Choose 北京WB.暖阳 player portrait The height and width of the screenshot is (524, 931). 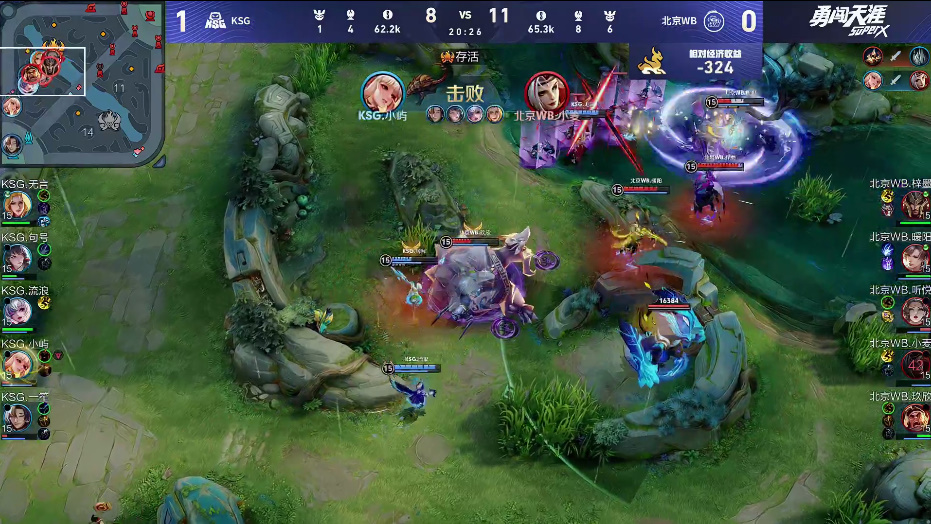[914, 257]
